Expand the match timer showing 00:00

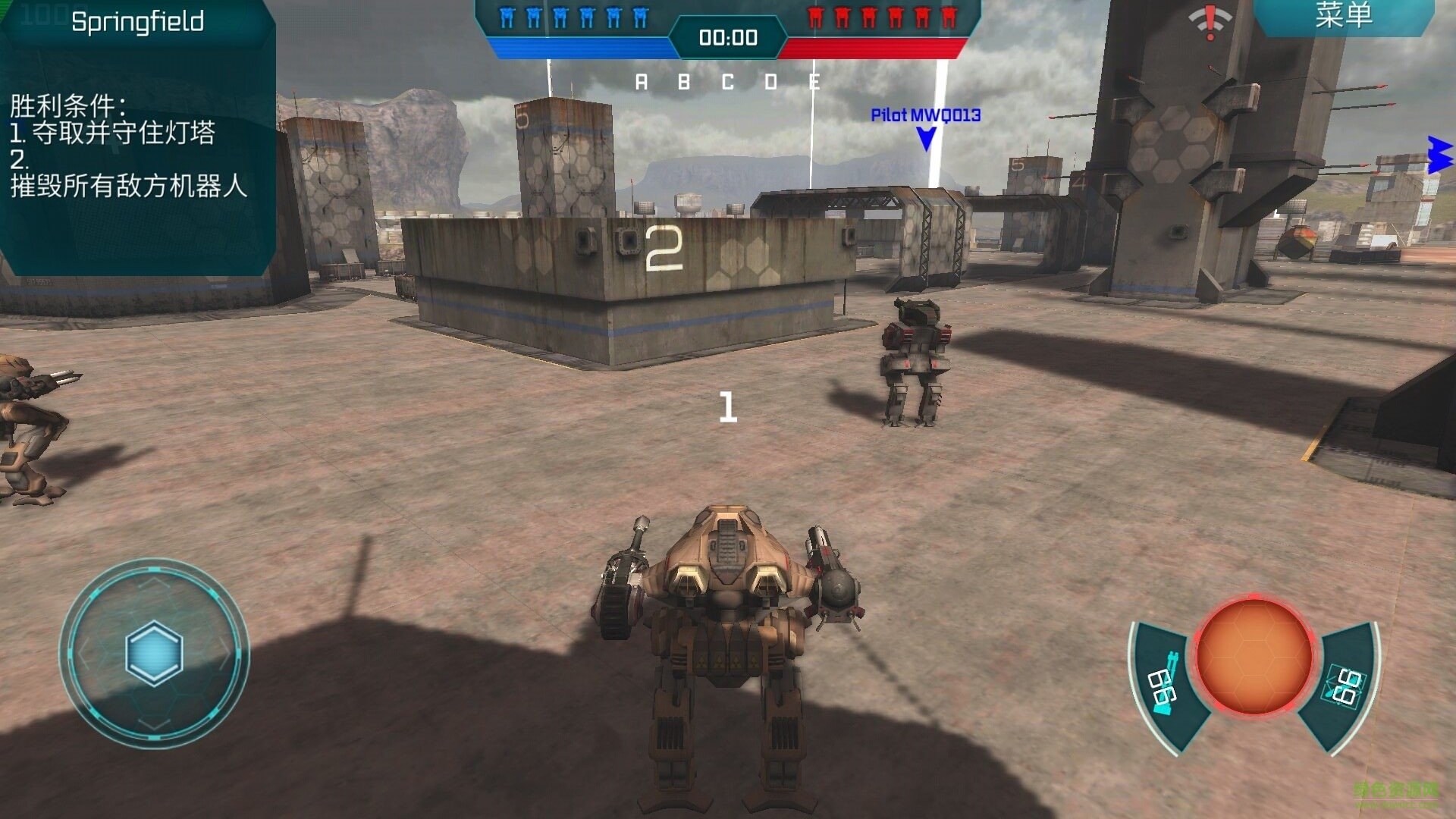[728, 38]
